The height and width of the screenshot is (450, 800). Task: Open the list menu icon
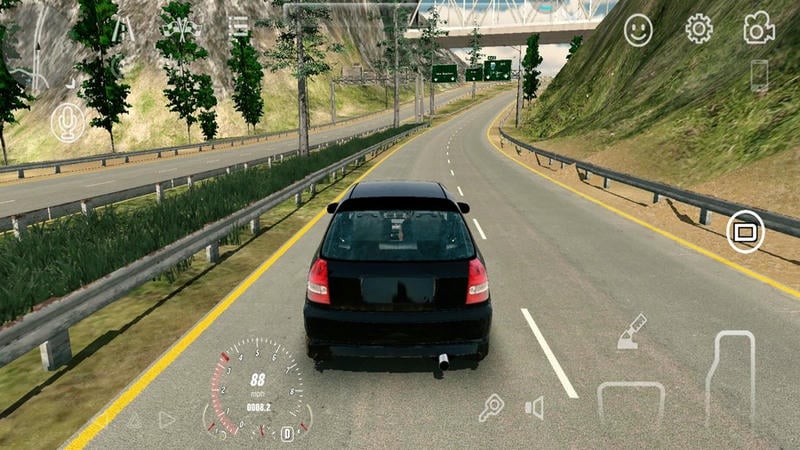coord(239,26)
